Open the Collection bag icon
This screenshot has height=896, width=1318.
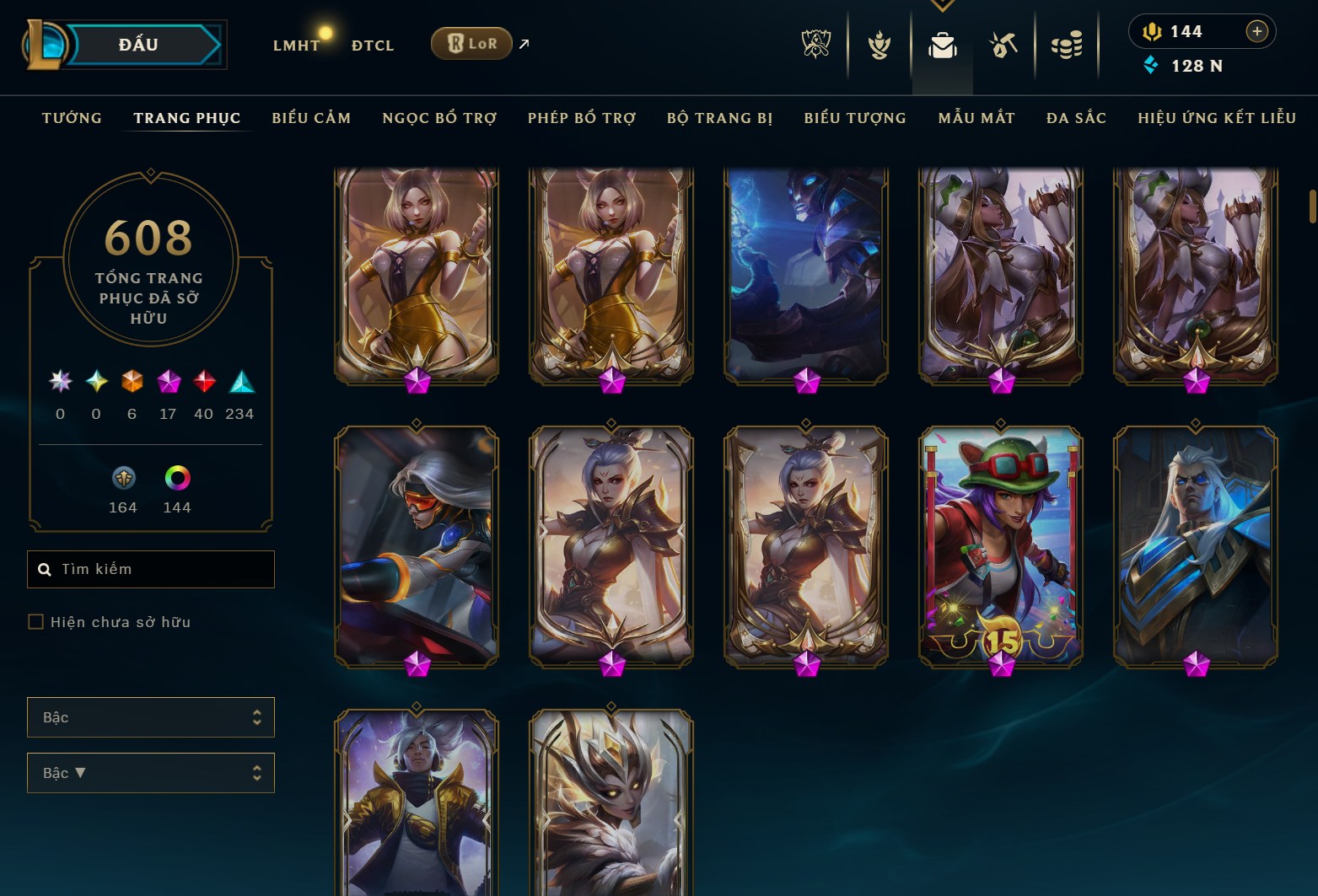943,46
